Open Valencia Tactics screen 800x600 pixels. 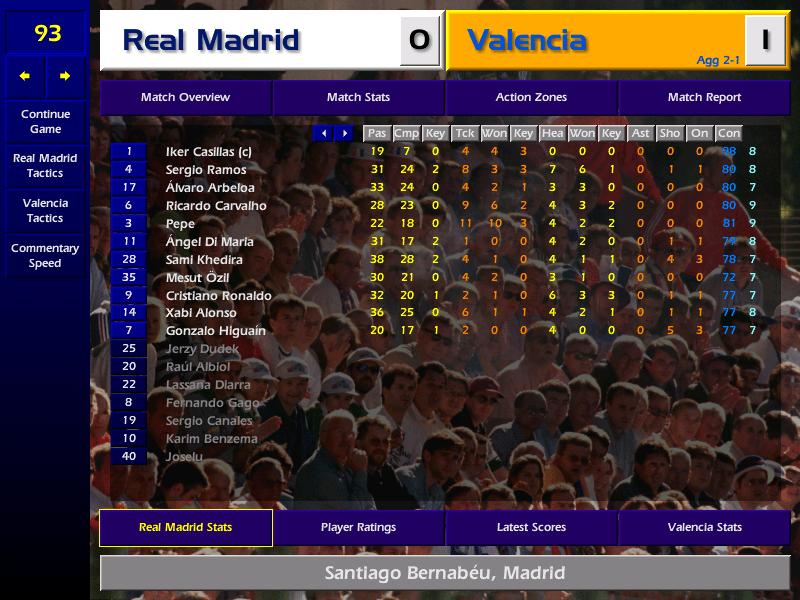pos(45,210)
